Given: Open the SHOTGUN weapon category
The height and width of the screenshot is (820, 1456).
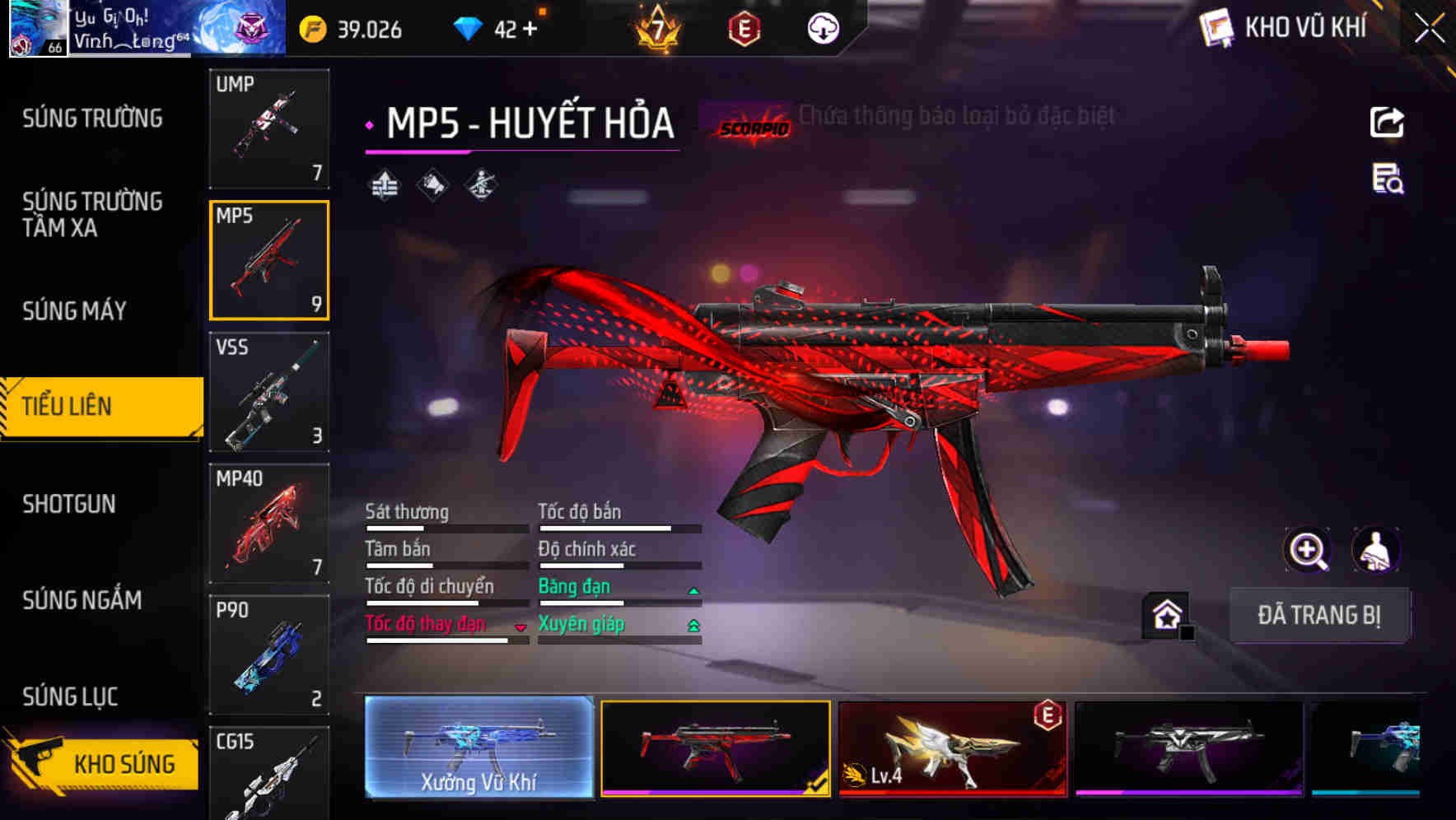Looking at the screenshot, I should pos(69,504).
